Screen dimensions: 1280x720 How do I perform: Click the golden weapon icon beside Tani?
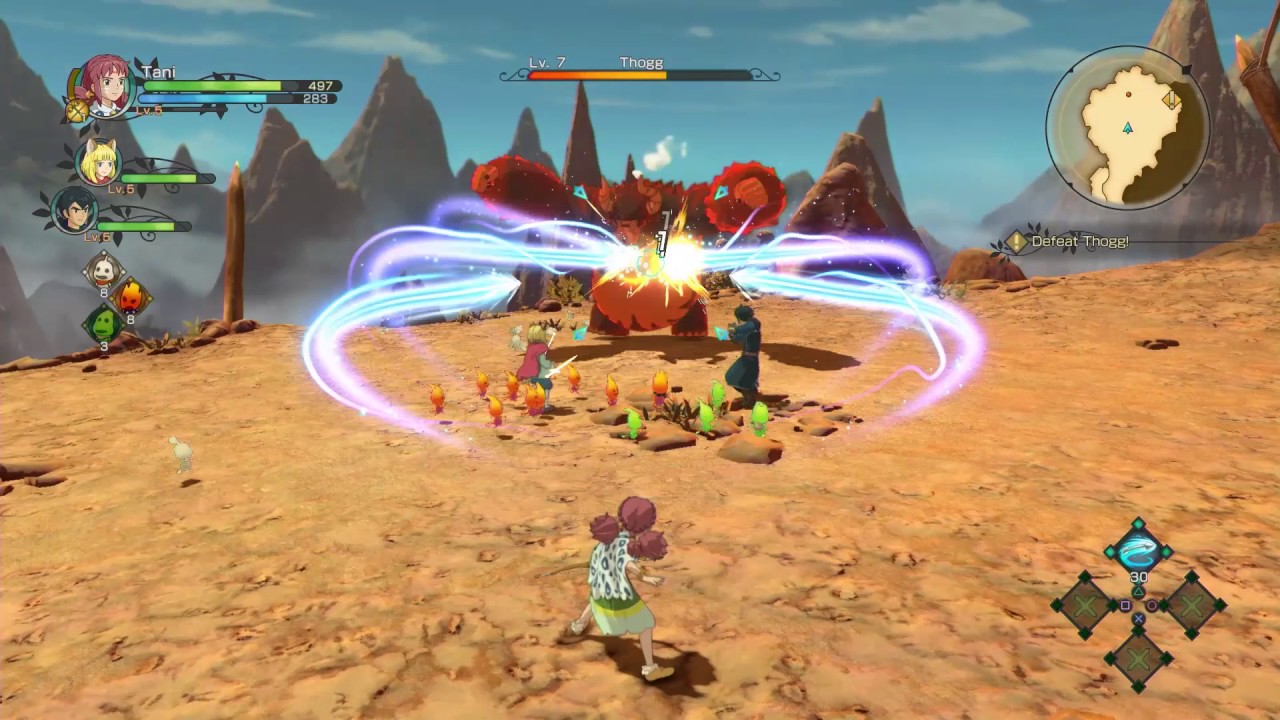click(x=77, y=110)
